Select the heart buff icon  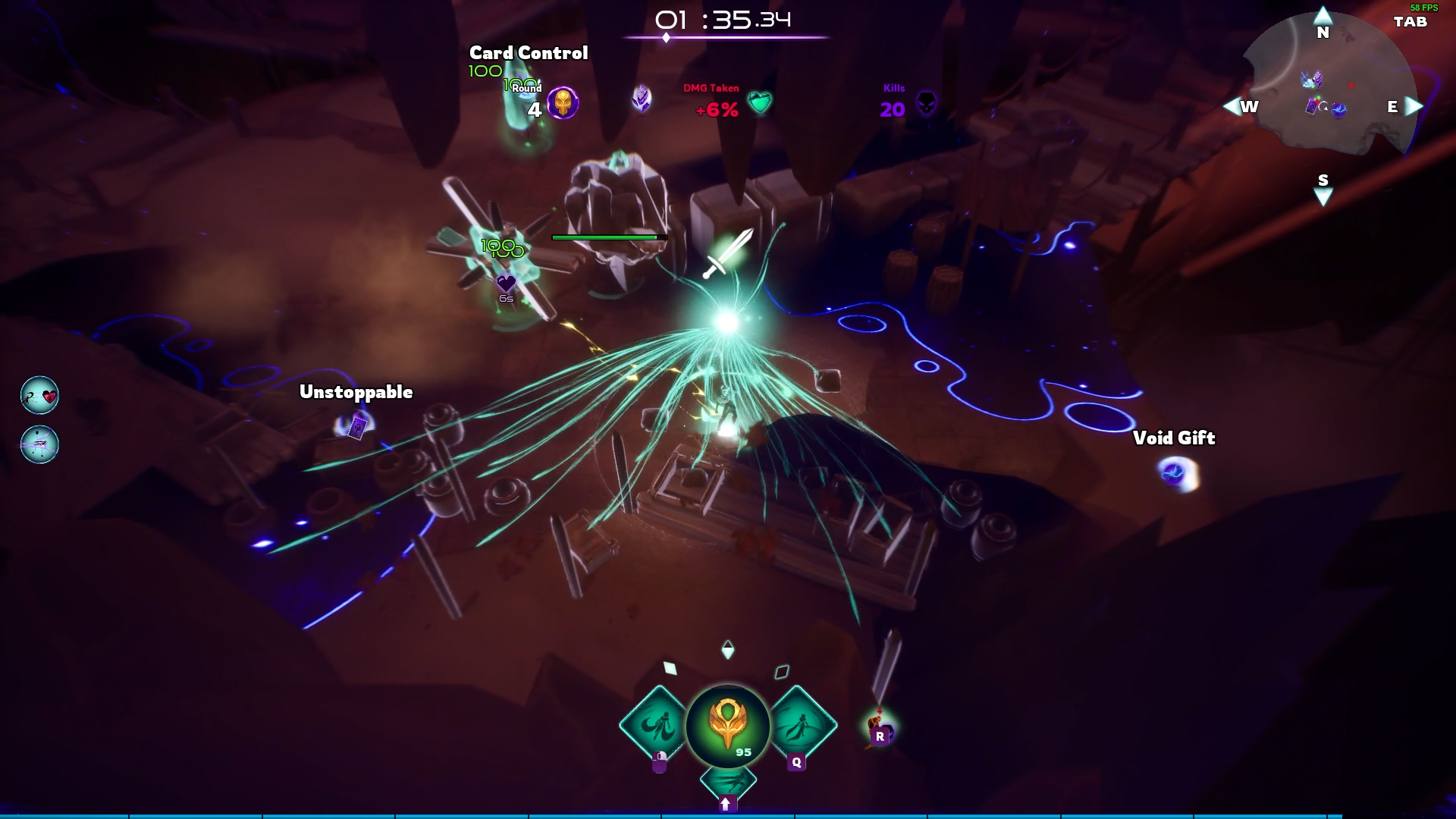(39, 395)
